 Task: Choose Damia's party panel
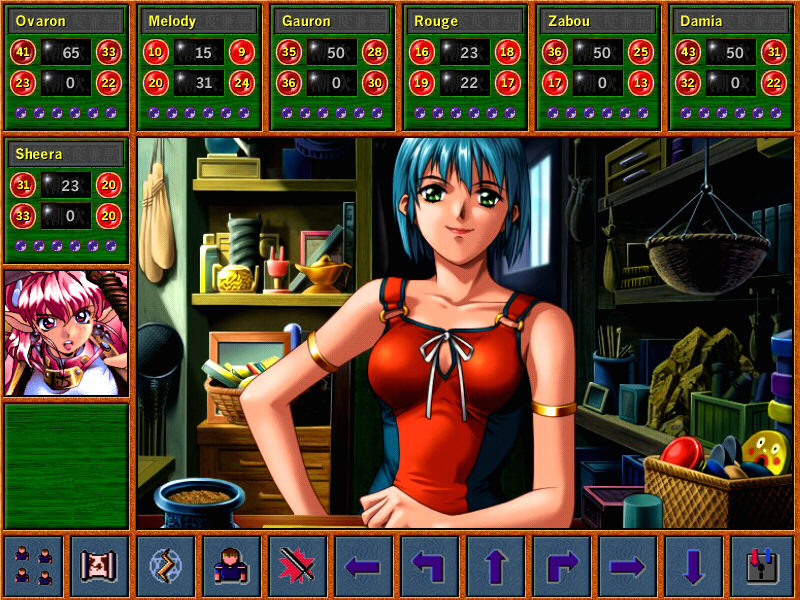[731, 67]
